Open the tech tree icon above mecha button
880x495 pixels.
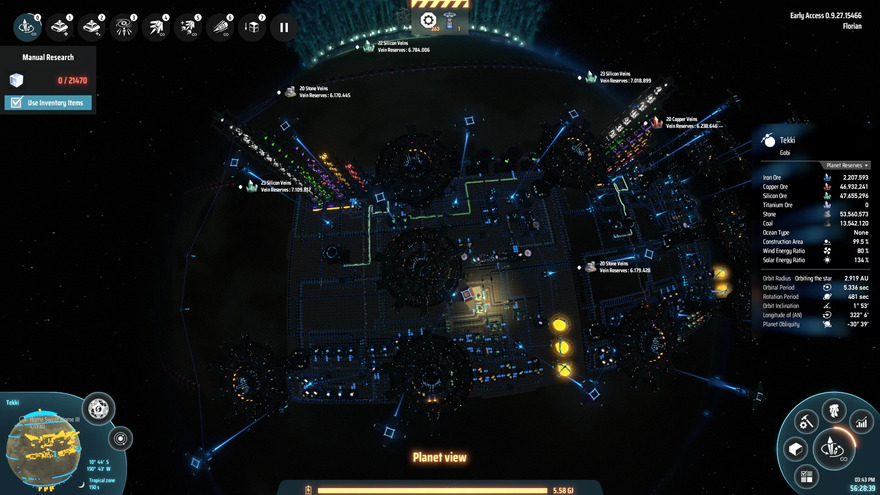[x=832, y=411]
